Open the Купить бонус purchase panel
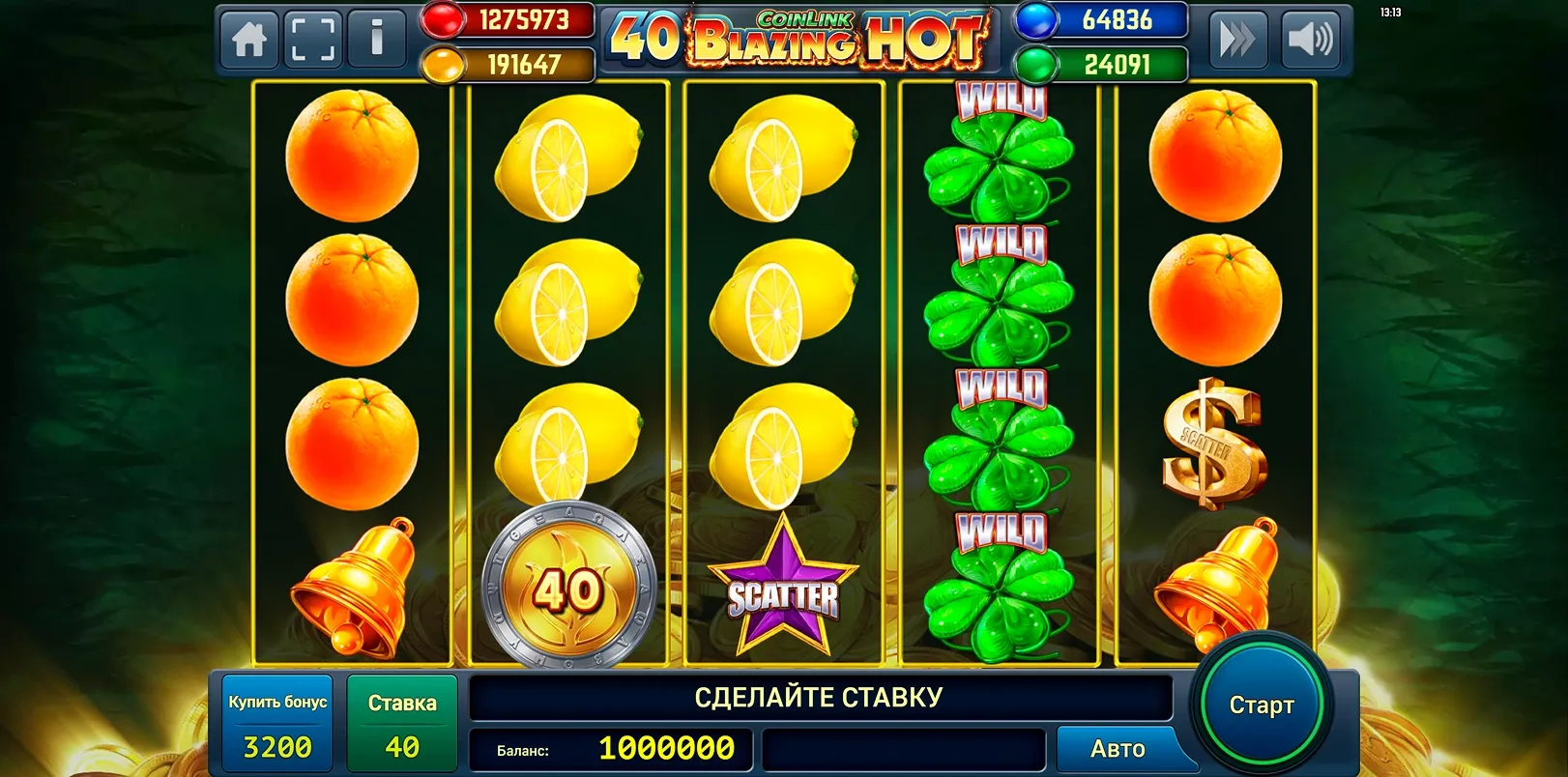Image resolution: width=1568 pixels, height=777 pixels. pyautogui.click(x=276, y=723)
